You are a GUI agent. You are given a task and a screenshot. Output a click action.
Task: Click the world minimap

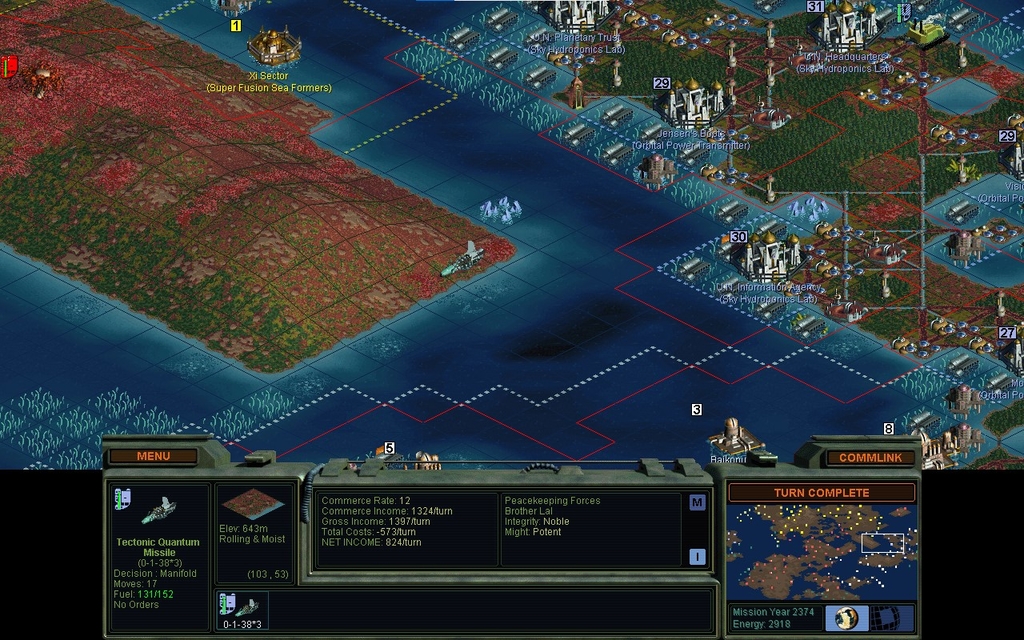click(x=821, y=551)
